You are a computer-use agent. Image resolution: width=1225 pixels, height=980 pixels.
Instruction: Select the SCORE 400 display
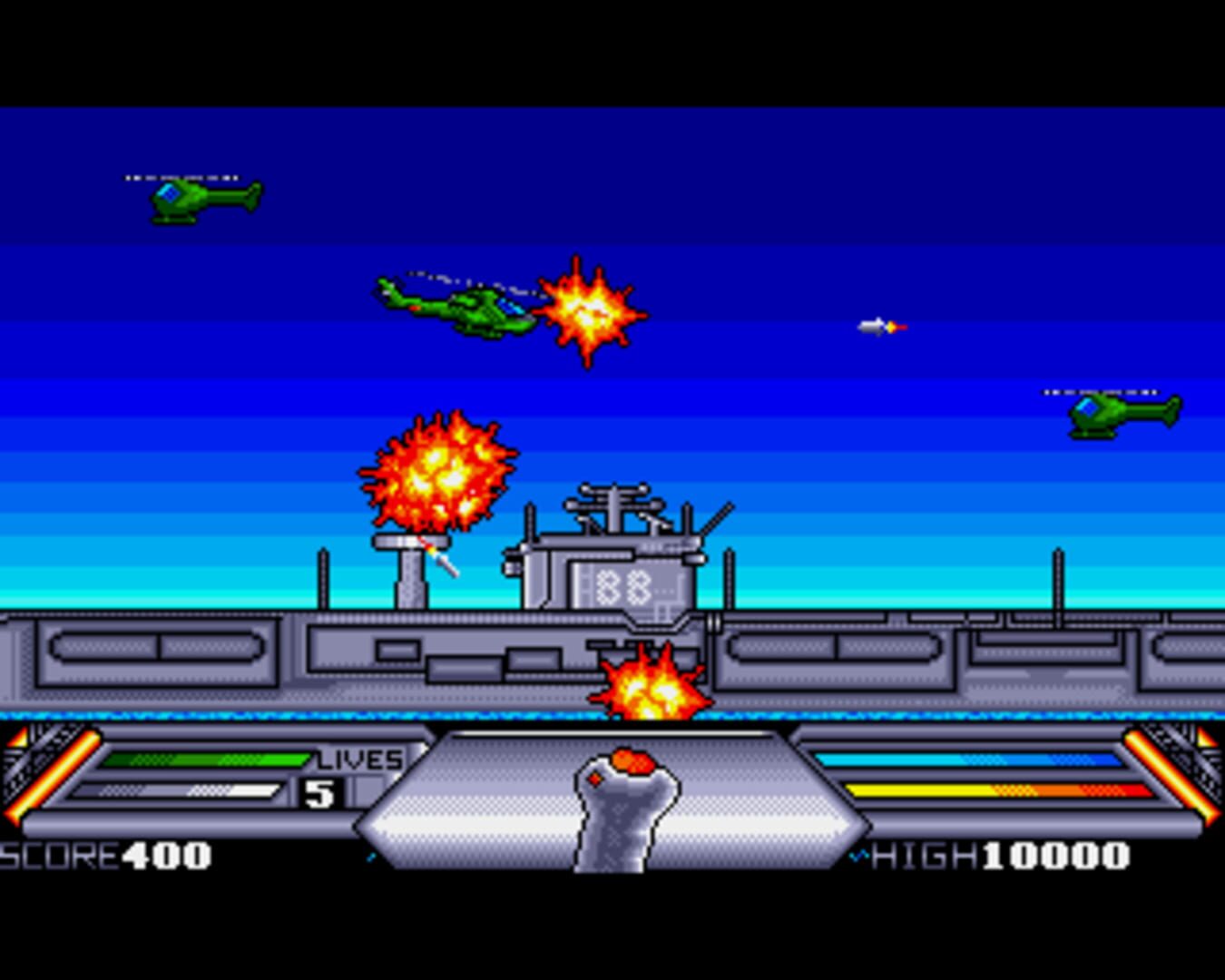(x=104, y=853)
